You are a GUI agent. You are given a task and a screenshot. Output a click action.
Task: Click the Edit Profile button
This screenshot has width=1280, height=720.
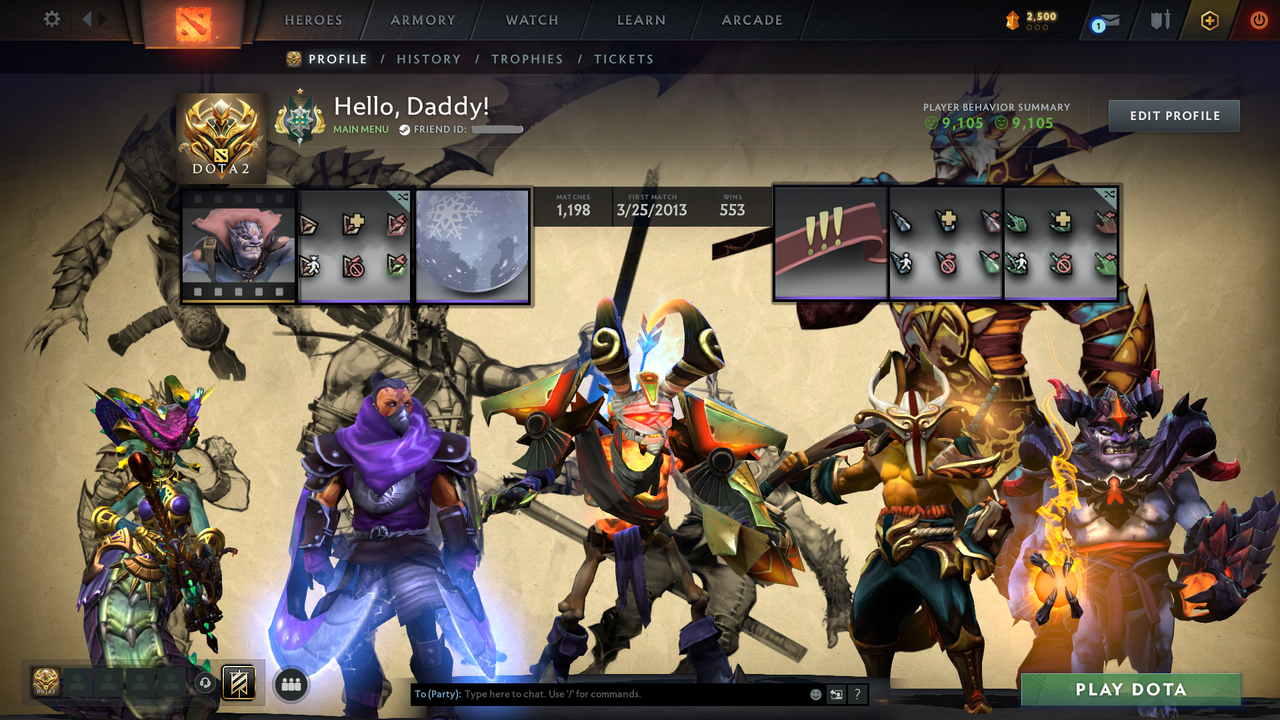1174,116
